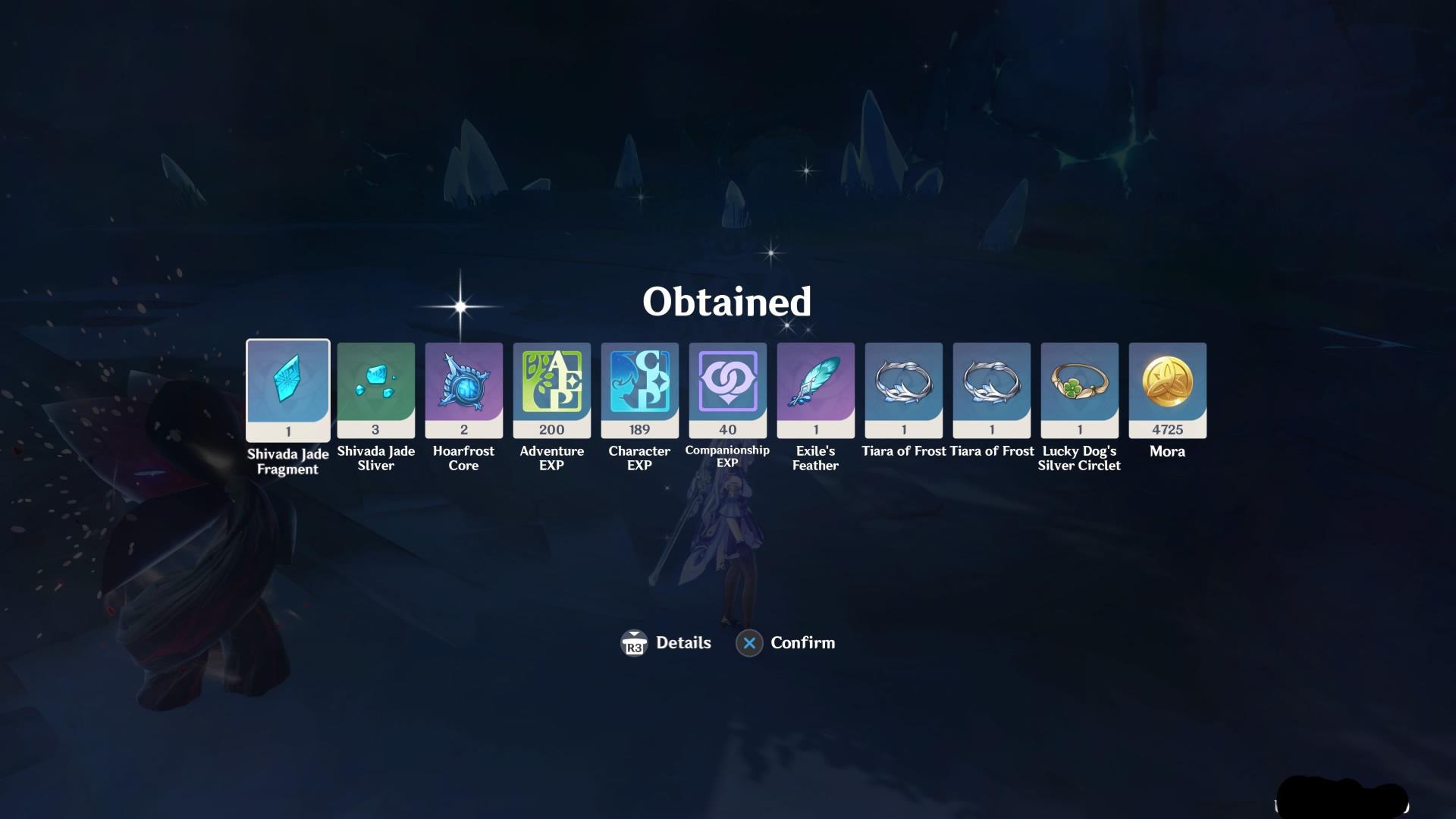Screen dimensions: 1456x819
Task: Click the R3 controller button glyph
Action: click(x=634, y=642)
